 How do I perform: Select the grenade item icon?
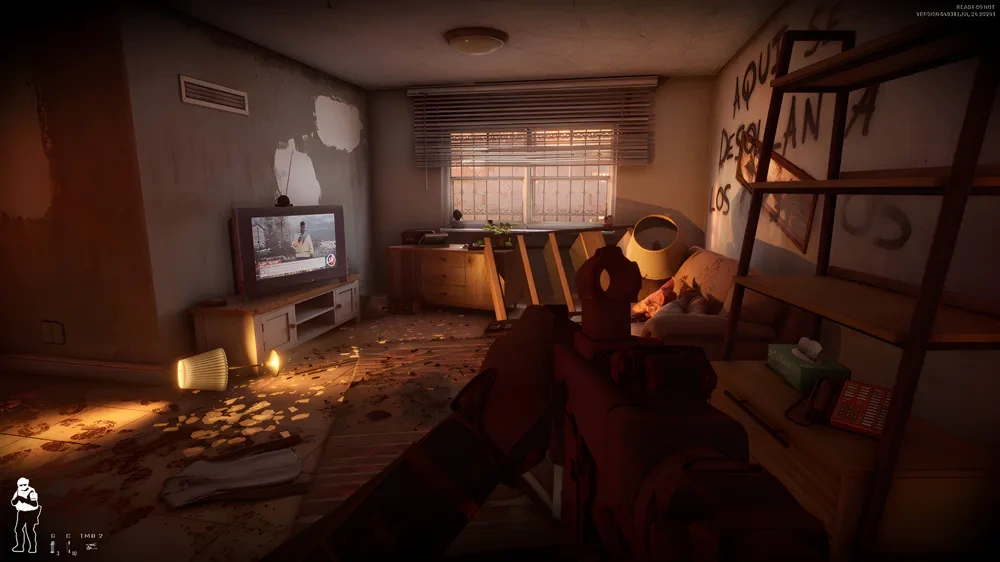click(53, 548)
